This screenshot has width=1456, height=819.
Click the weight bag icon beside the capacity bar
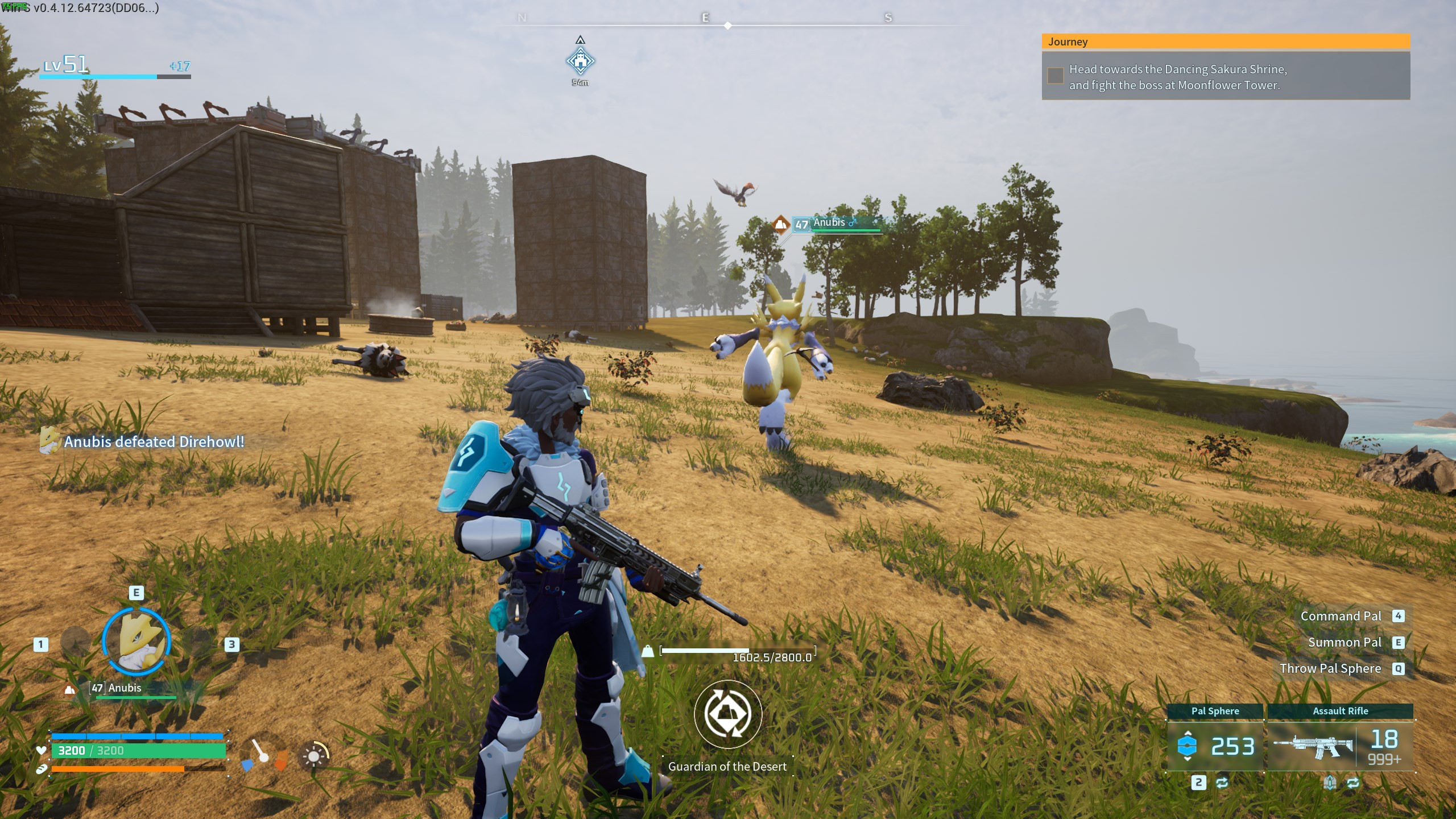coord(648,652)
